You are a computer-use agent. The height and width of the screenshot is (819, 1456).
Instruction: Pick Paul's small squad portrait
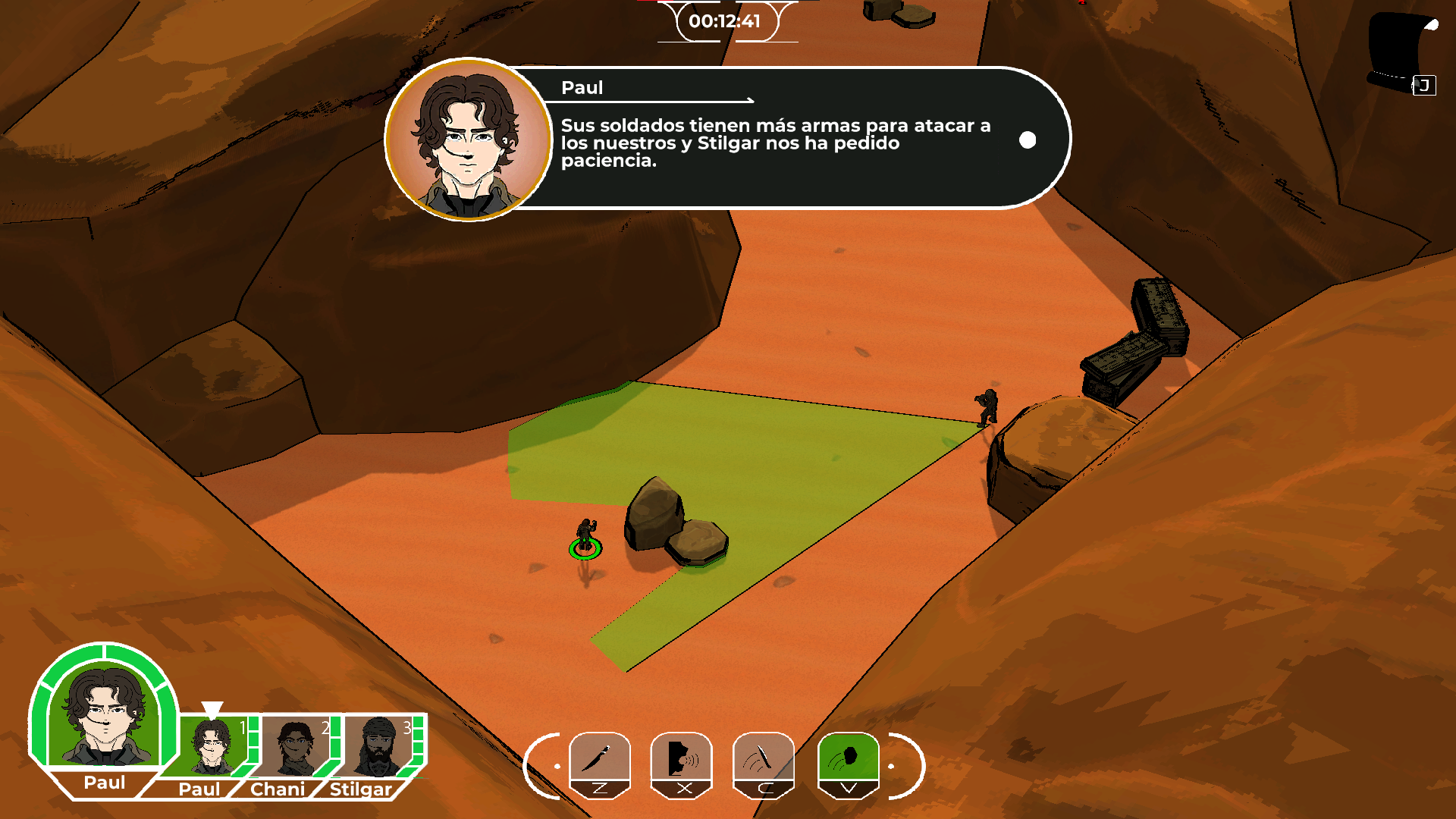212,748
